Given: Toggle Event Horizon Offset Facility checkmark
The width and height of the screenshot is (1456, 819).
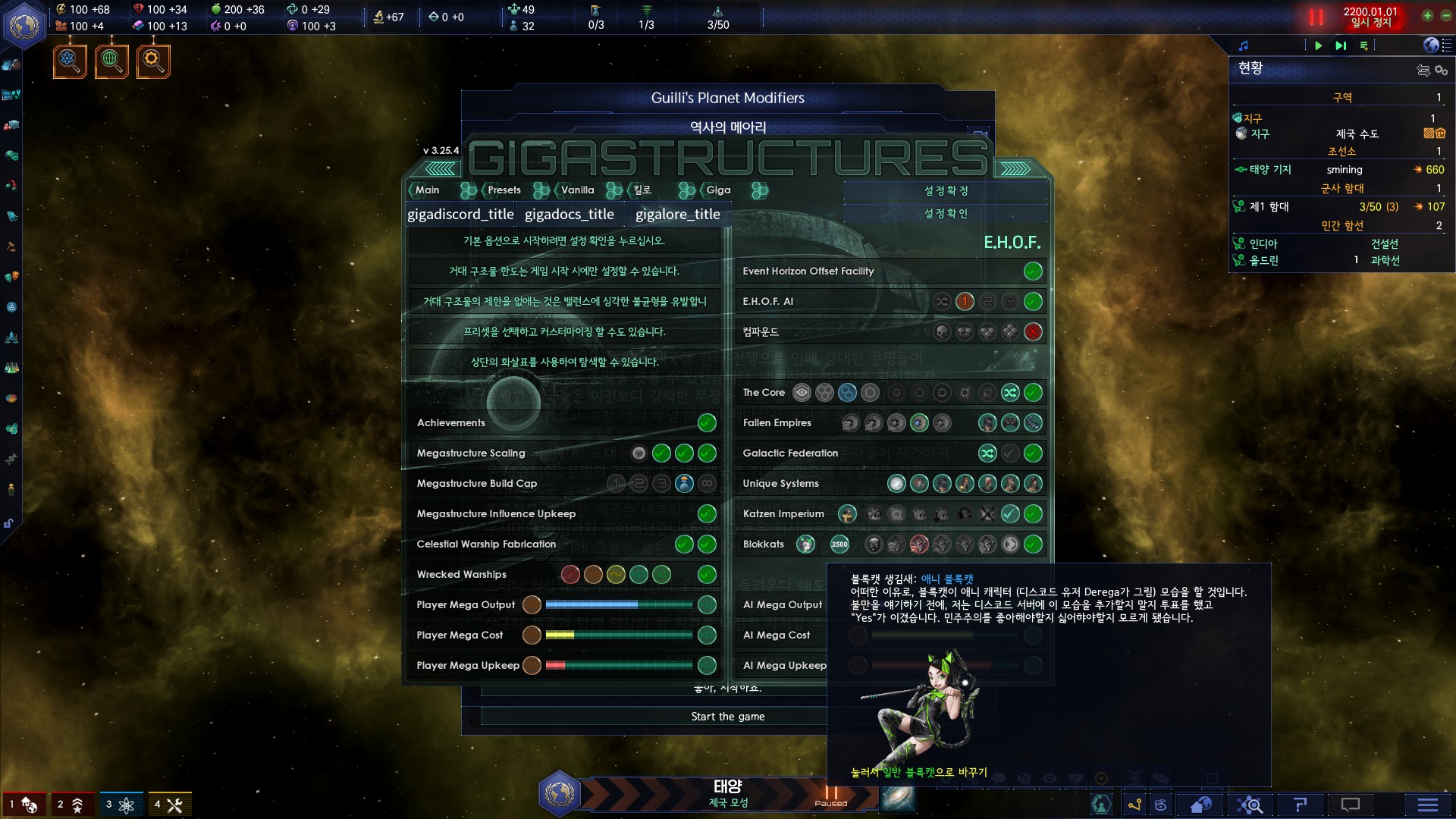Looking at the screenshot, I should click(1032, 271).
